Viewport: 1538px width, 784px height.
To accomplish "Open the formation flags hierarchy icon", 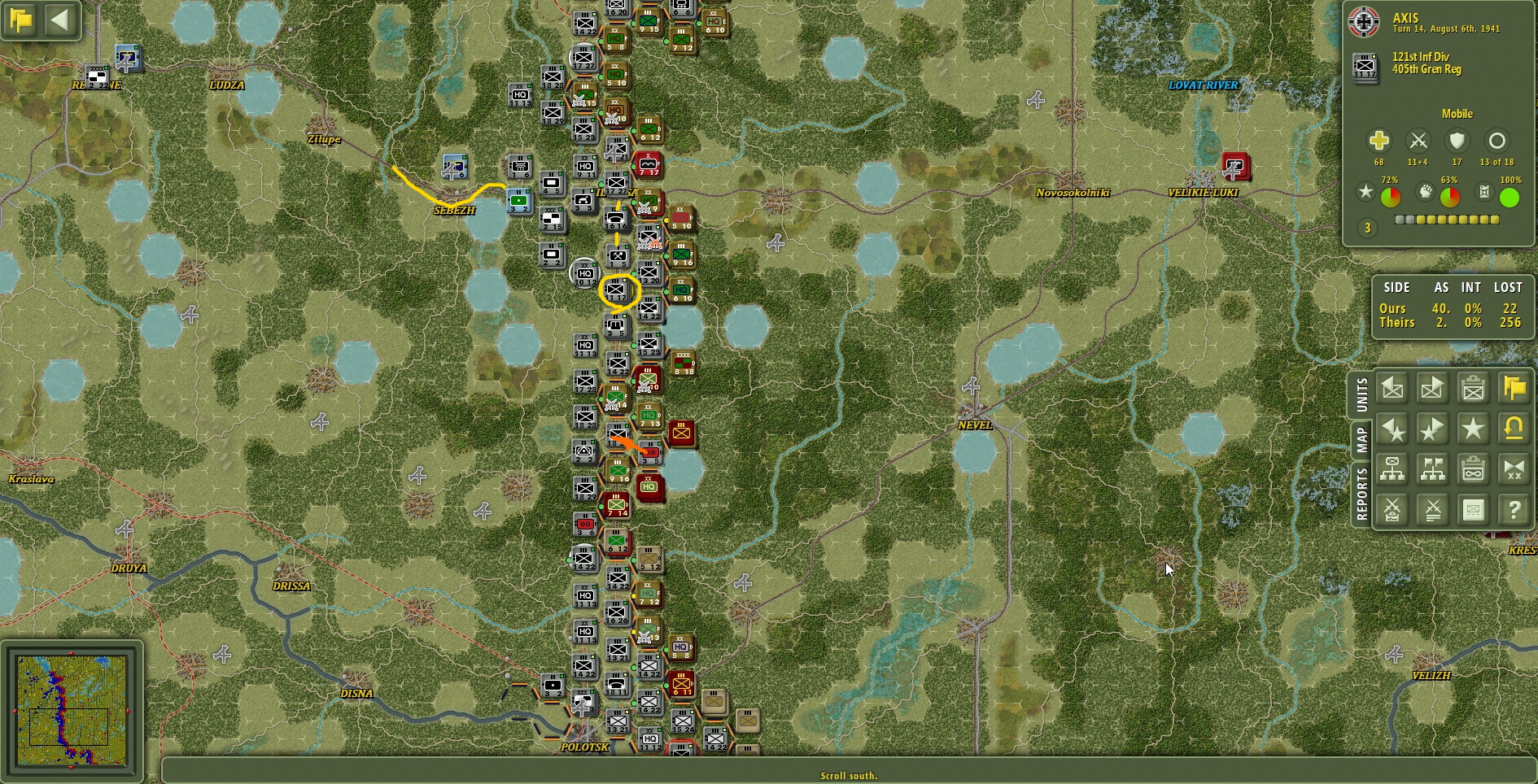I will point(1432,470).
